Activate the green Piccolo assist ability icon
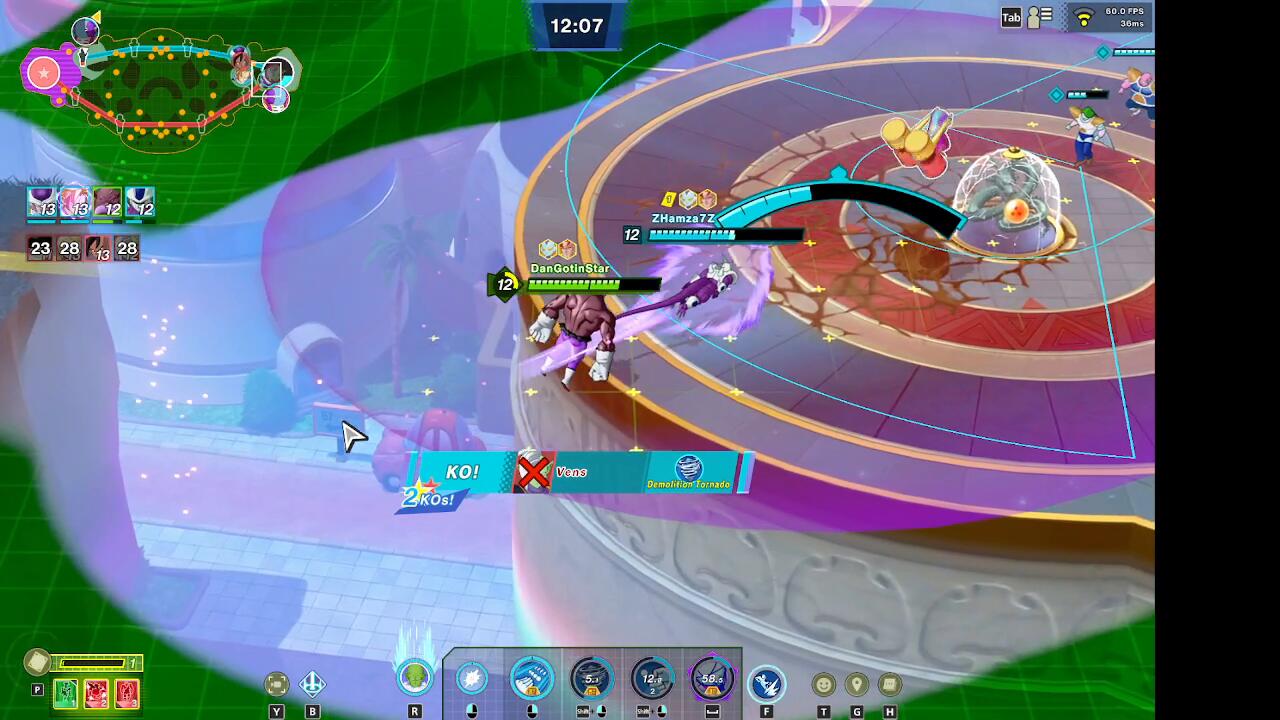 point(414,679)
